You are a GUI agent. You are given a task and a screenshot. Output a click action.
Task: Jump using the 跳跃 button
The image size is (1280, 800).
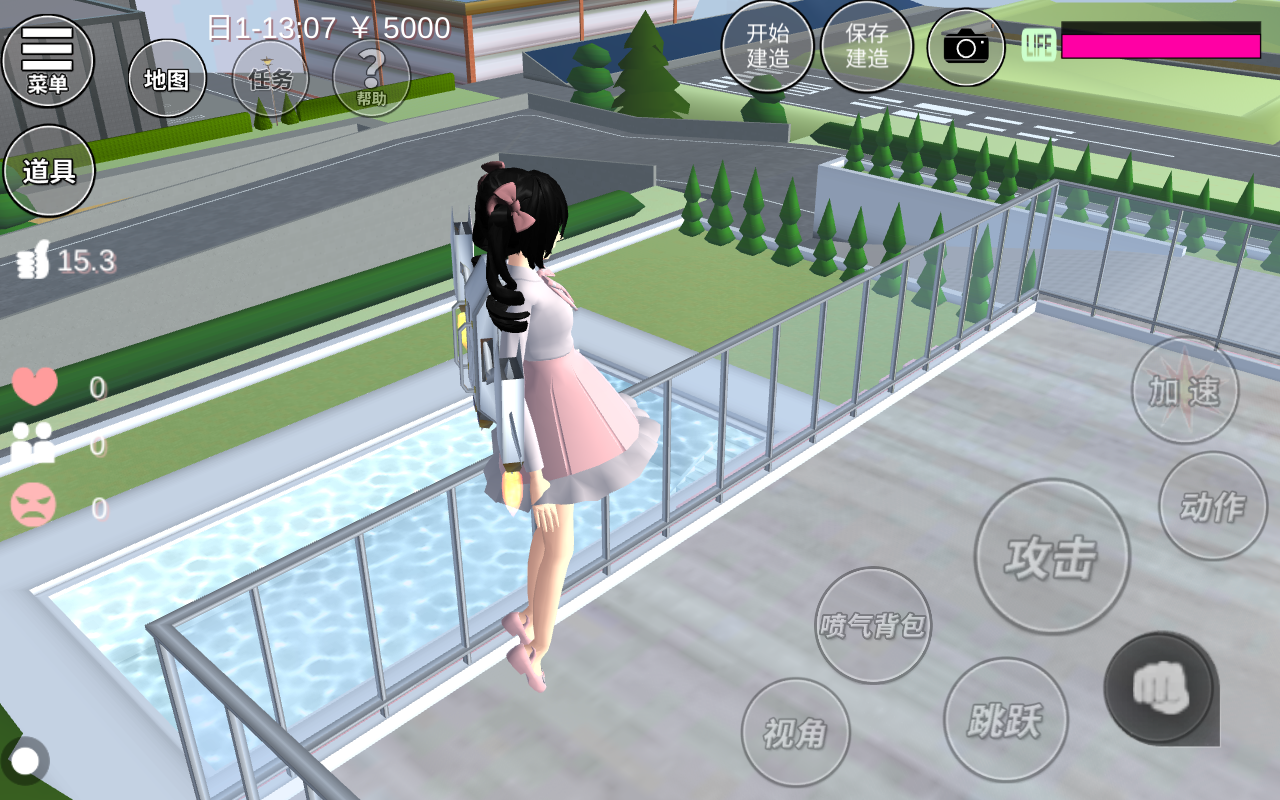coord(1005,719)
